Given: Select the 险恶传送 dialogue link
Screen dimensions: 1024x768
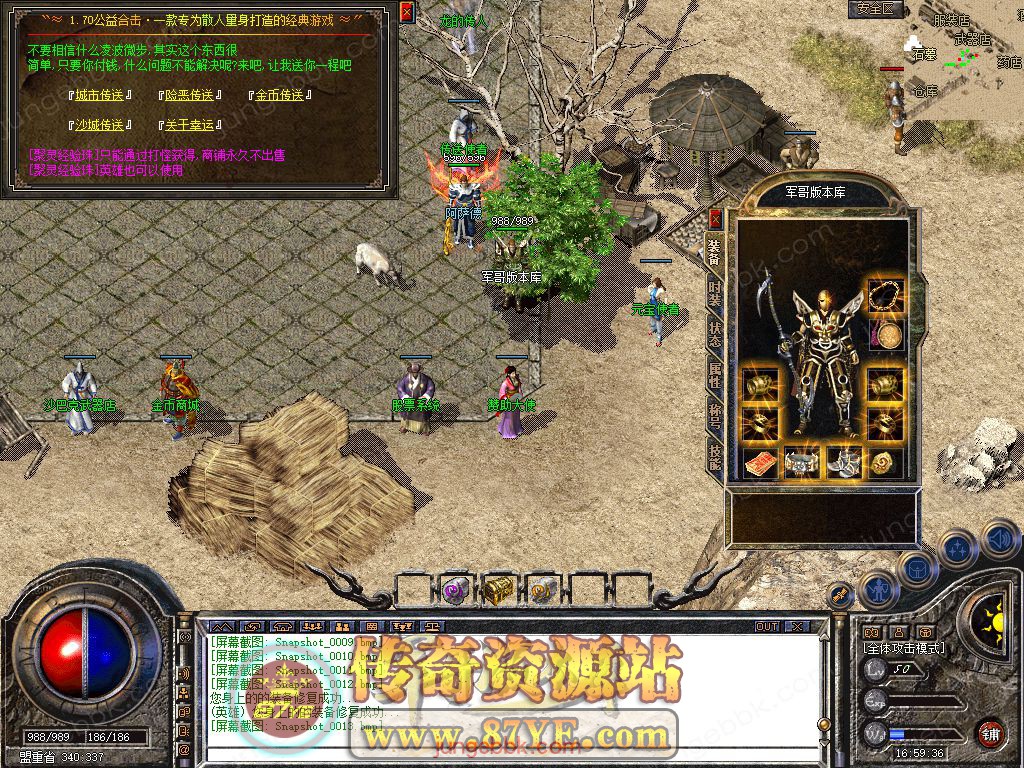Looking at the screenshot, I should [x=189, y=96].
